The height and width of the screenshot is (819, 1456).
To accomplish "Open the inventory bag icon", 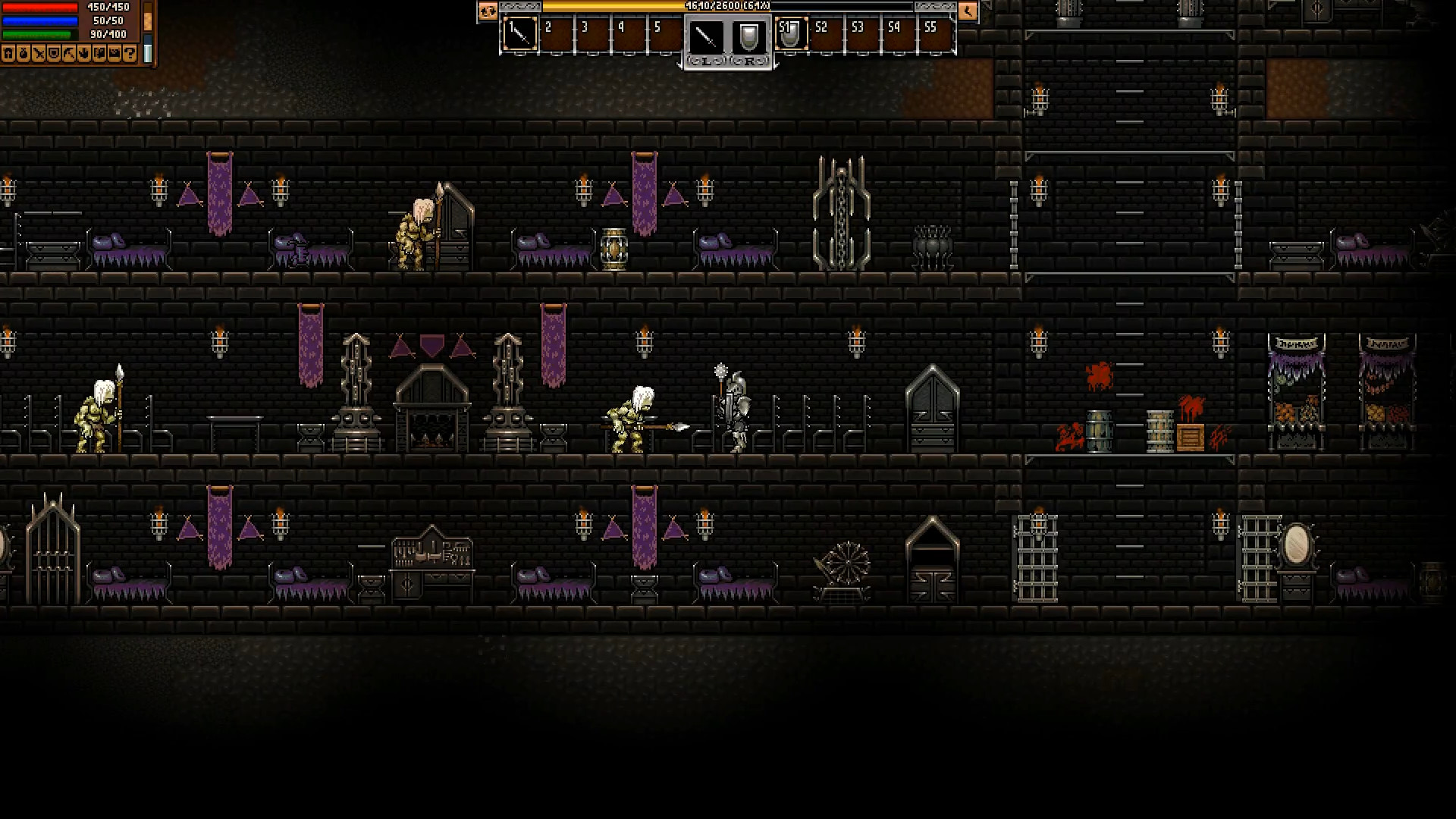I will pos(25,53).
